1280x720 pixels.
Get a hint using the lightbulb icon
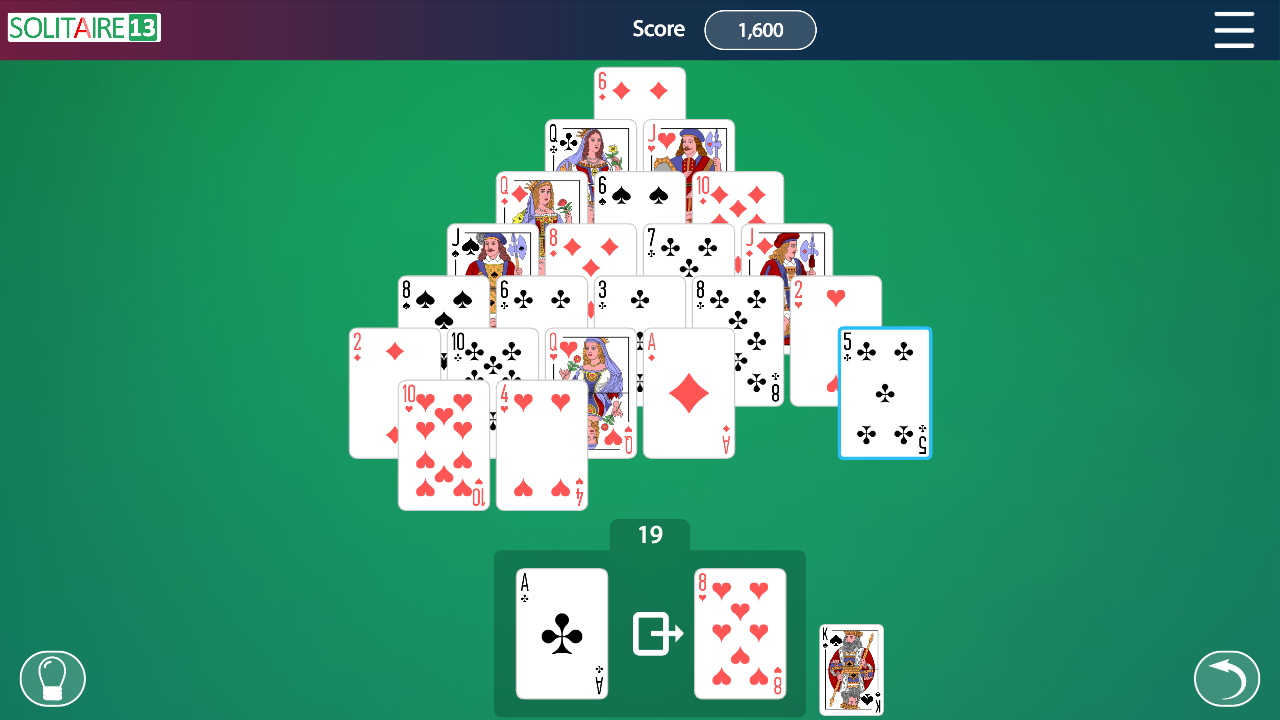coord(52,678)
